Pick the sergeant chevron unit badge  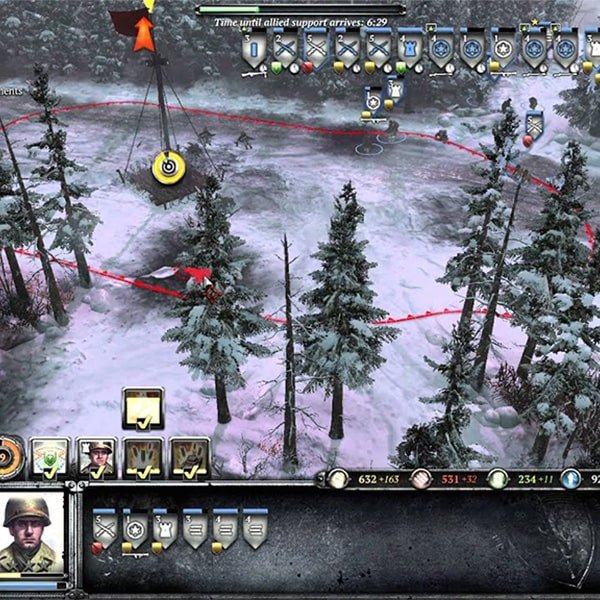point(534,126)
